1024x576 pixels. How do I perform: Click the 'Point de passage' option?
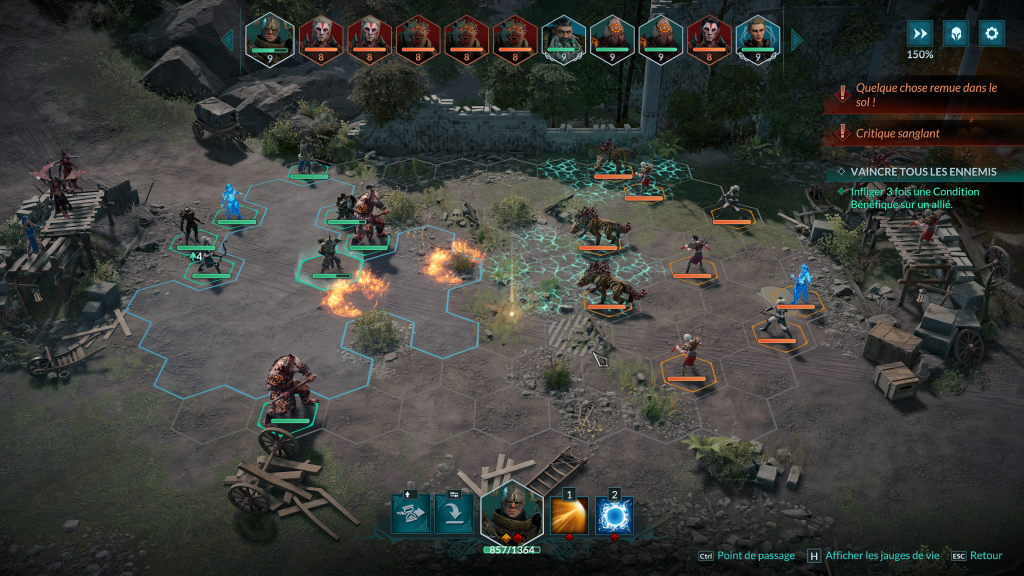tap(755, 556)
